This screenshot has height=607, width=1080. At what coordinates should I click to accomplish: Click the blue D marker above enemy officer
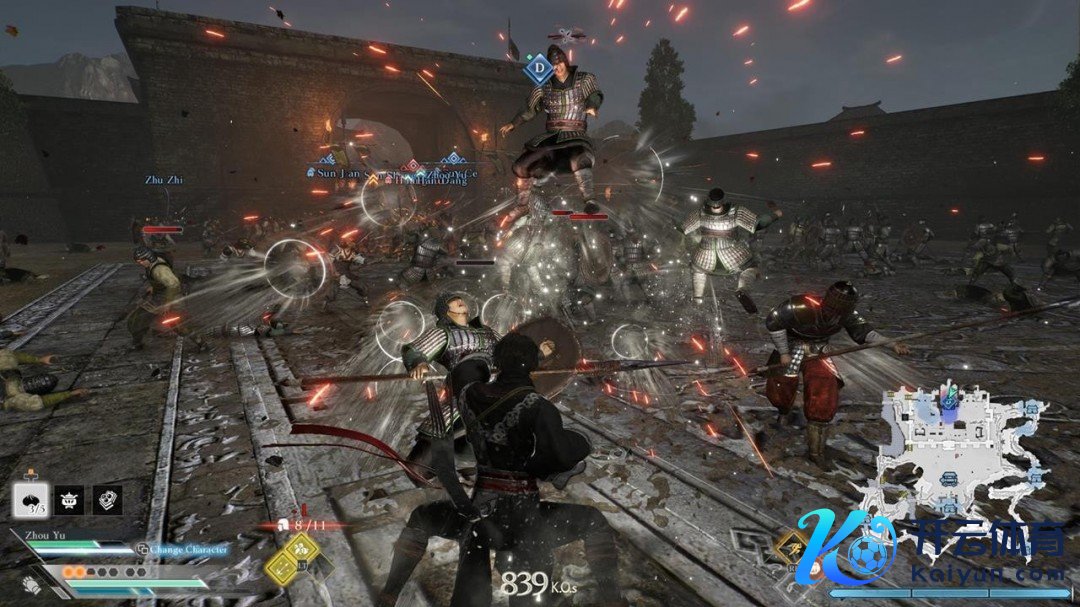pos(538,70)
